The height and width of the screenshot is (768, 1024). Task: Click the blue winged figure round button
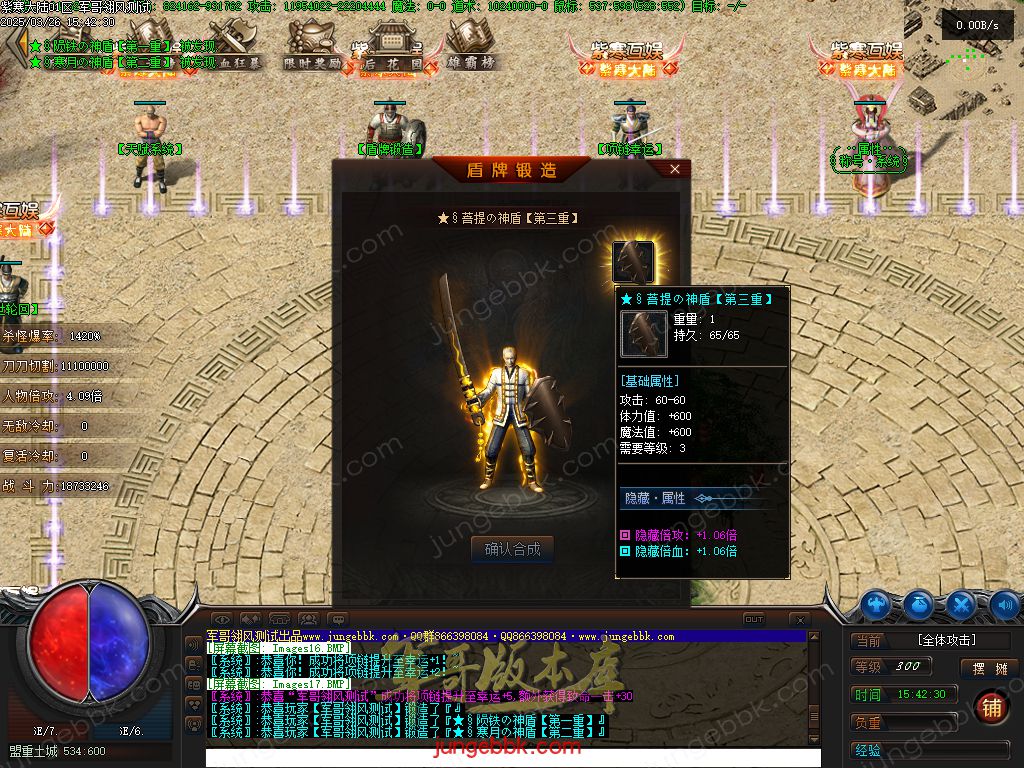(876, 604)
